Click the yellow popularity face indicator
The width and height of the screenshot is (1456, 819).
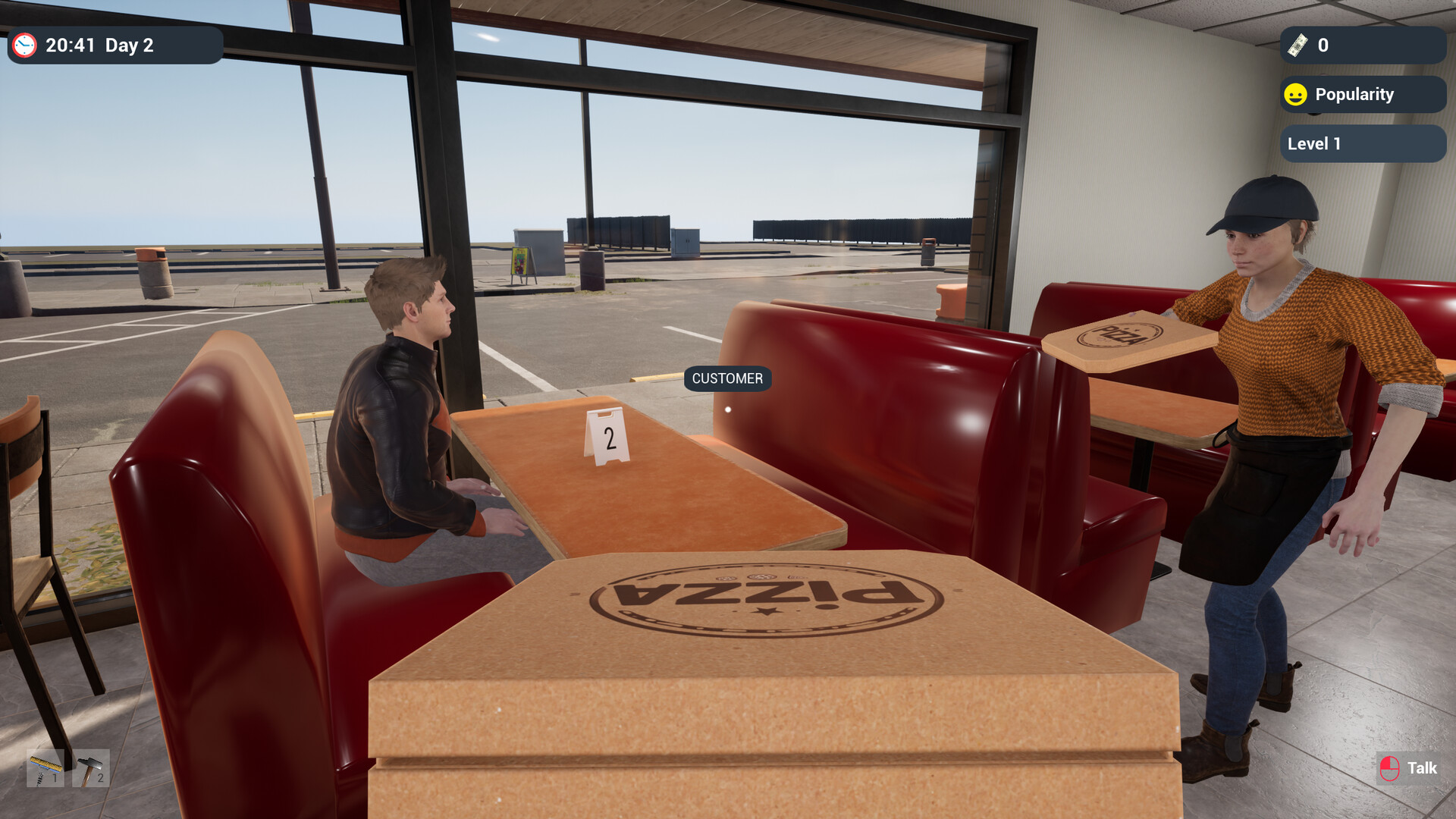click(x=1295, y=94)
